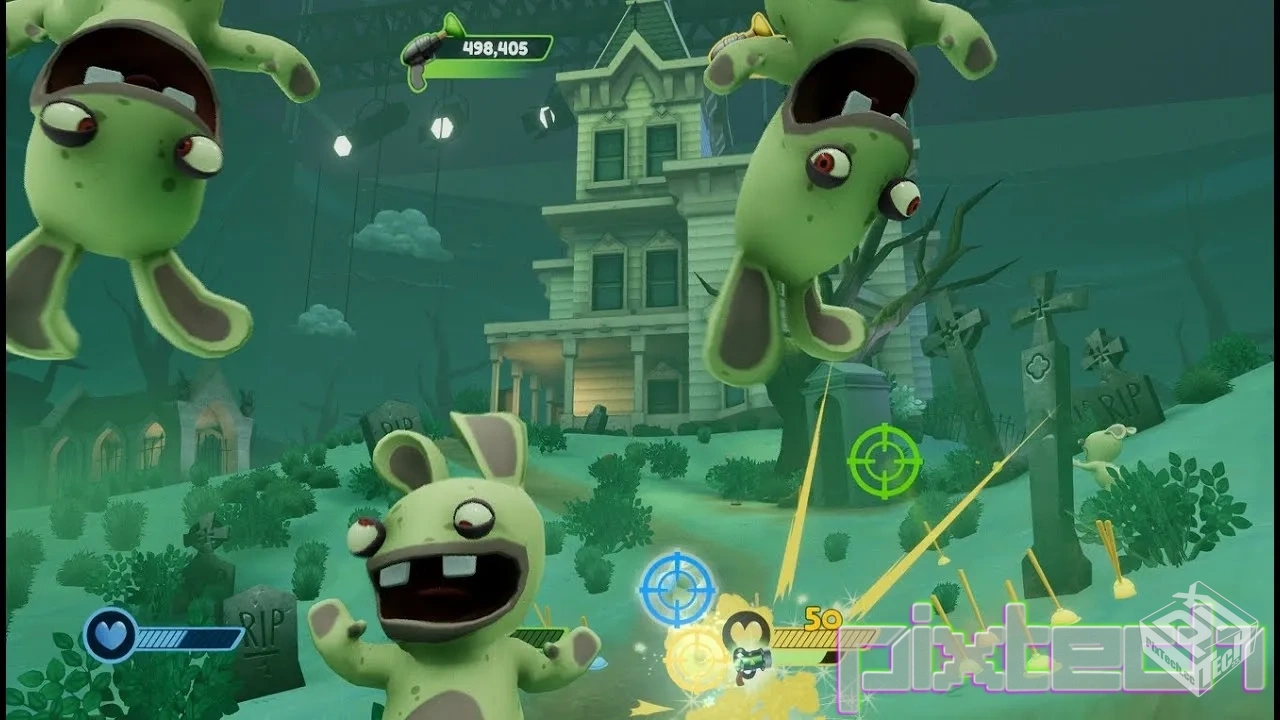This screenshot has width=1280, height=720.
Task: Select the green crosshair reticle
Action: click(884, 460)
